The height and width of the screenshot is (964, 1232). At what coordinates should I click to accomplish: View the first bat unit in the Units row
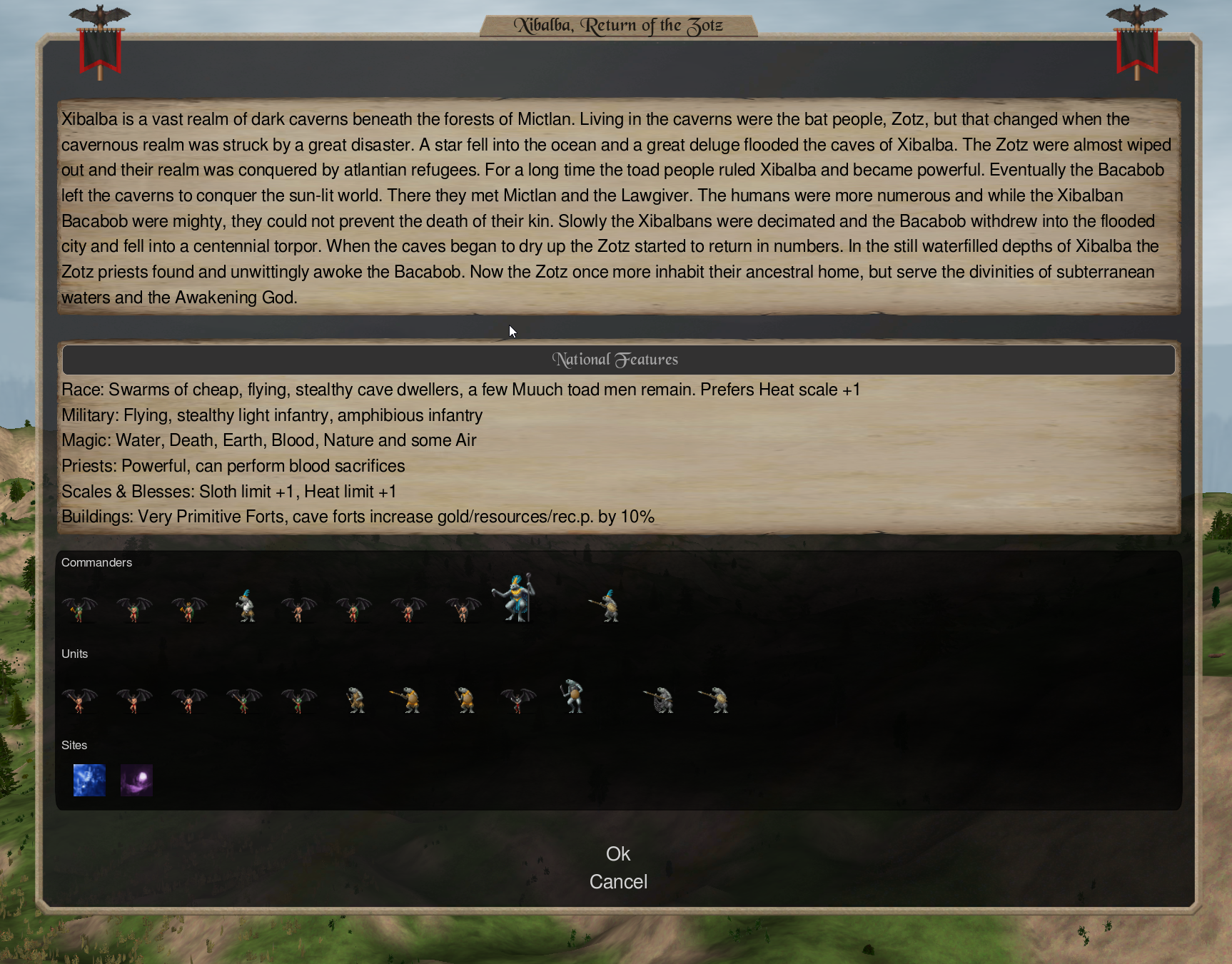(79, 700)
